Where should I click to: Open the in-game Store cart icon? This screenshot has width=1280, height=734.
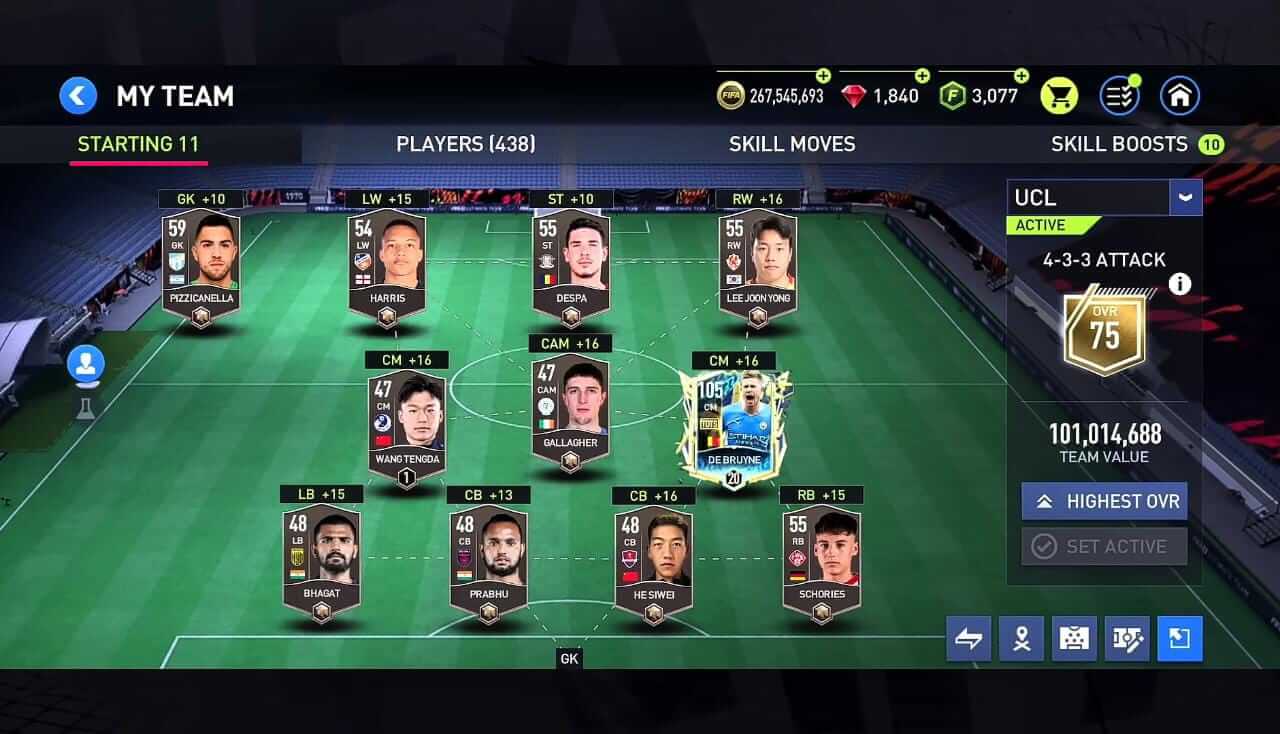point(1059,95)
